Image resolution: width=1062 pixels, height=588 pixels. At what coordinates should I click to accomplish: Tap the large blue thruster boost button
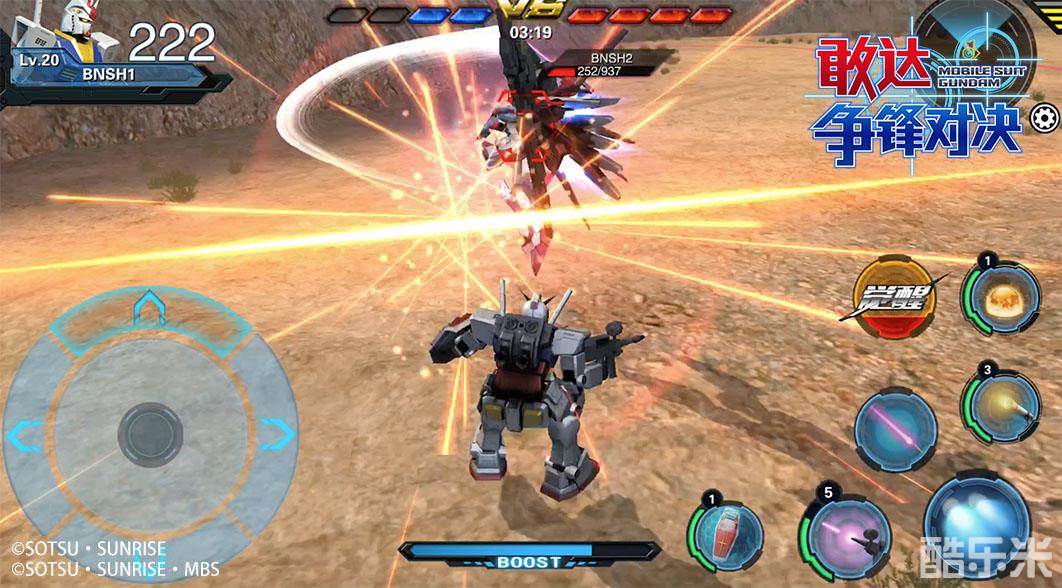click(x=975, y=525)
